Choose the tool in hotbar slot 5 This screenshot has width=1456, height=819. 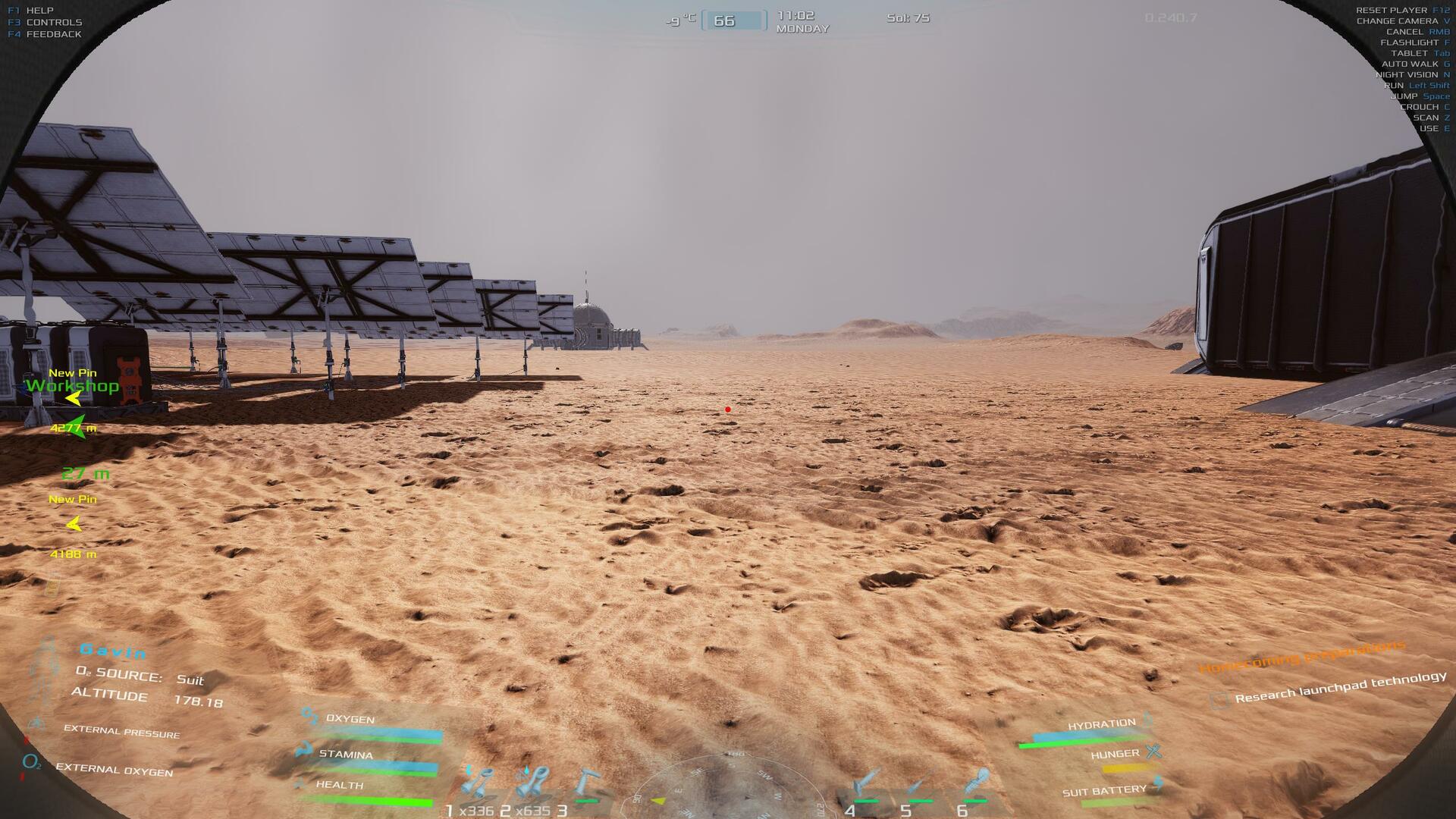point(920,784)
